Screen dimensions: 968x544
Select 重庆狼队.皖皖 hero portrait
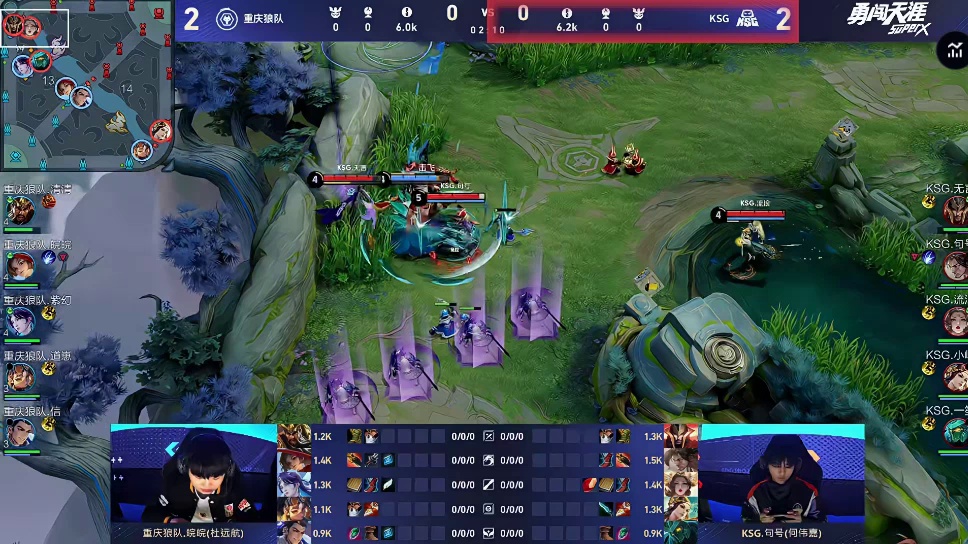coord(20,264)
